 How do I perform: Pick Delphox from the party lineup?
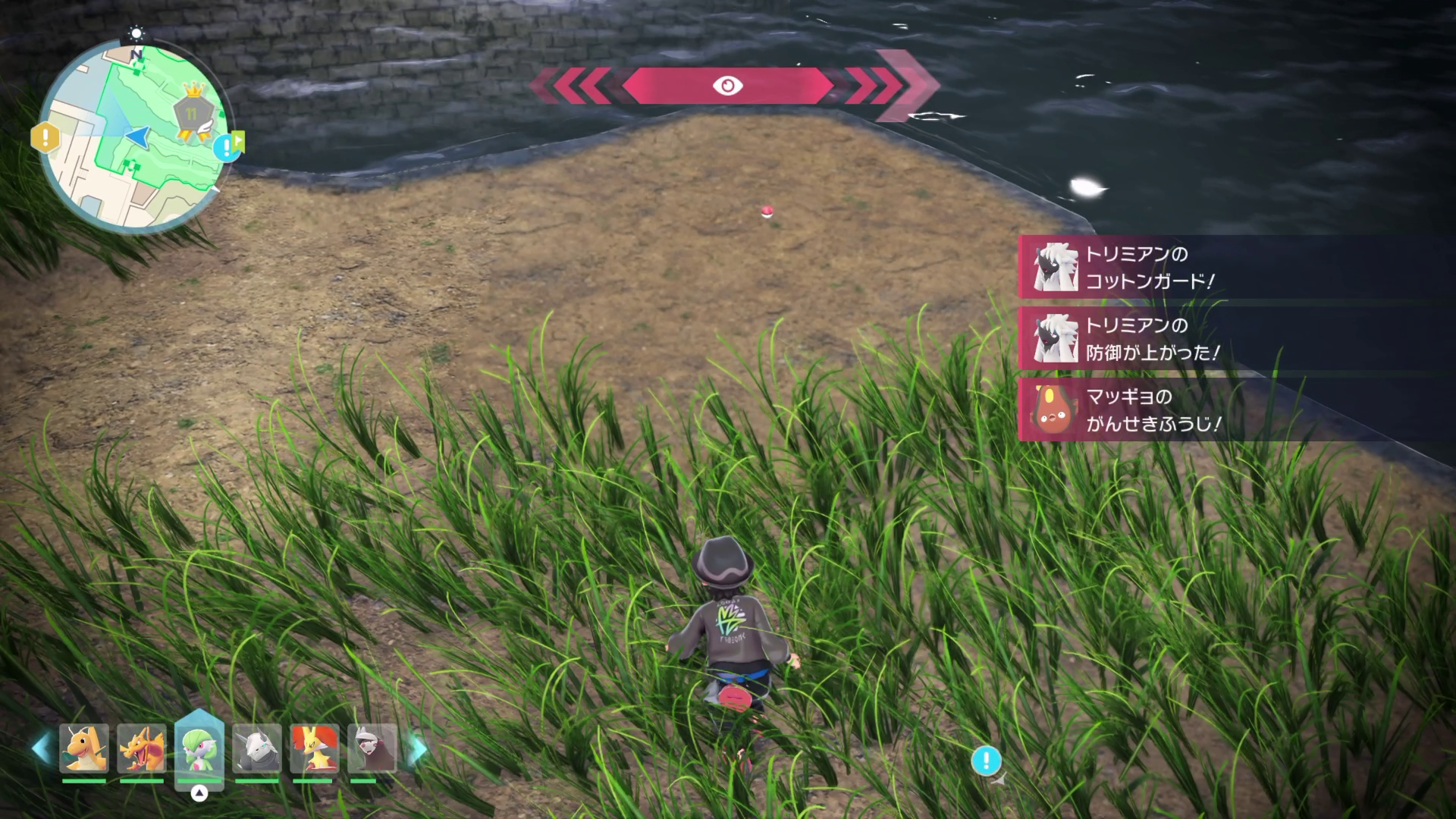315,748
